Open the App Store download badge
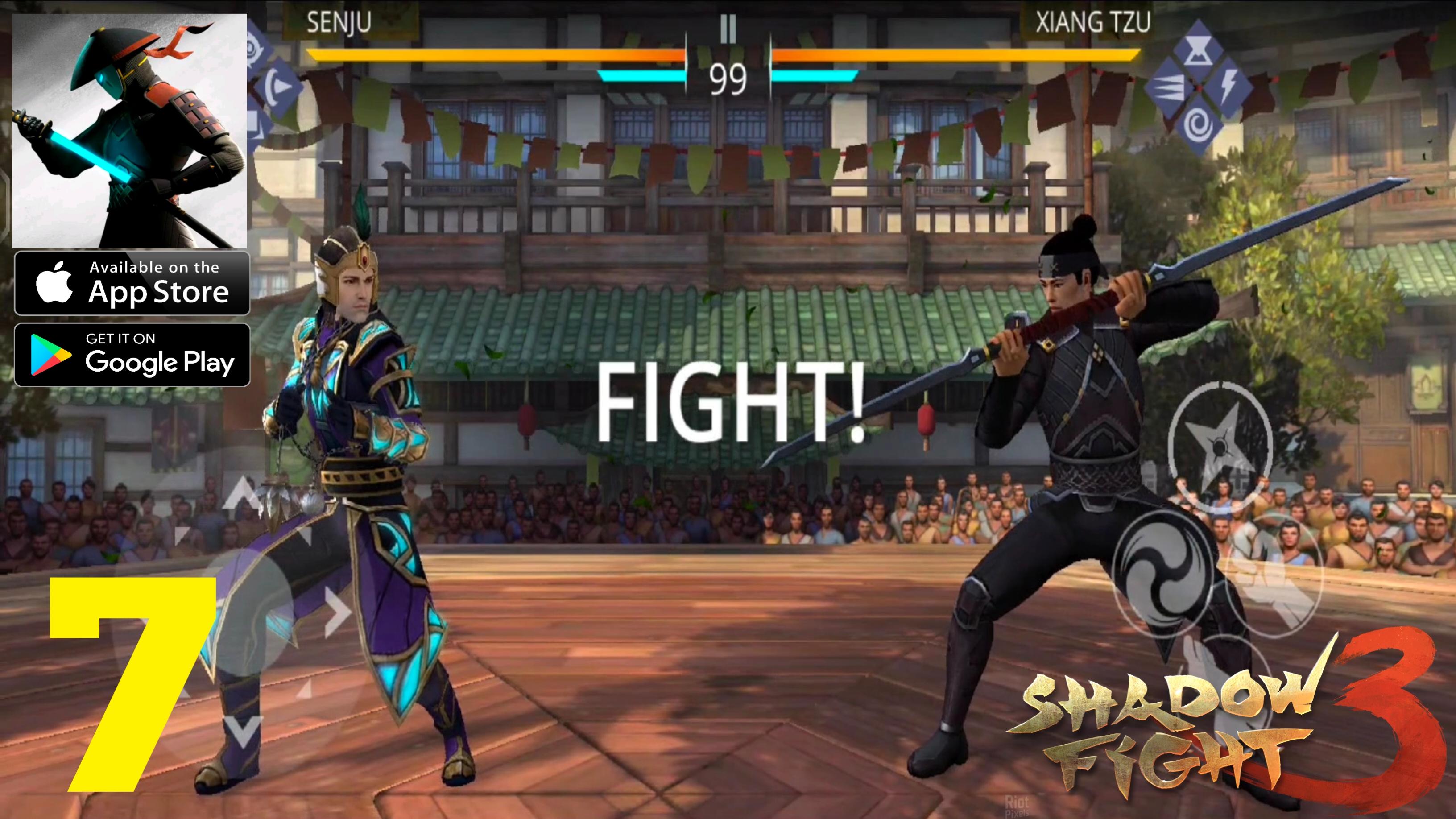 pos(132,282)
